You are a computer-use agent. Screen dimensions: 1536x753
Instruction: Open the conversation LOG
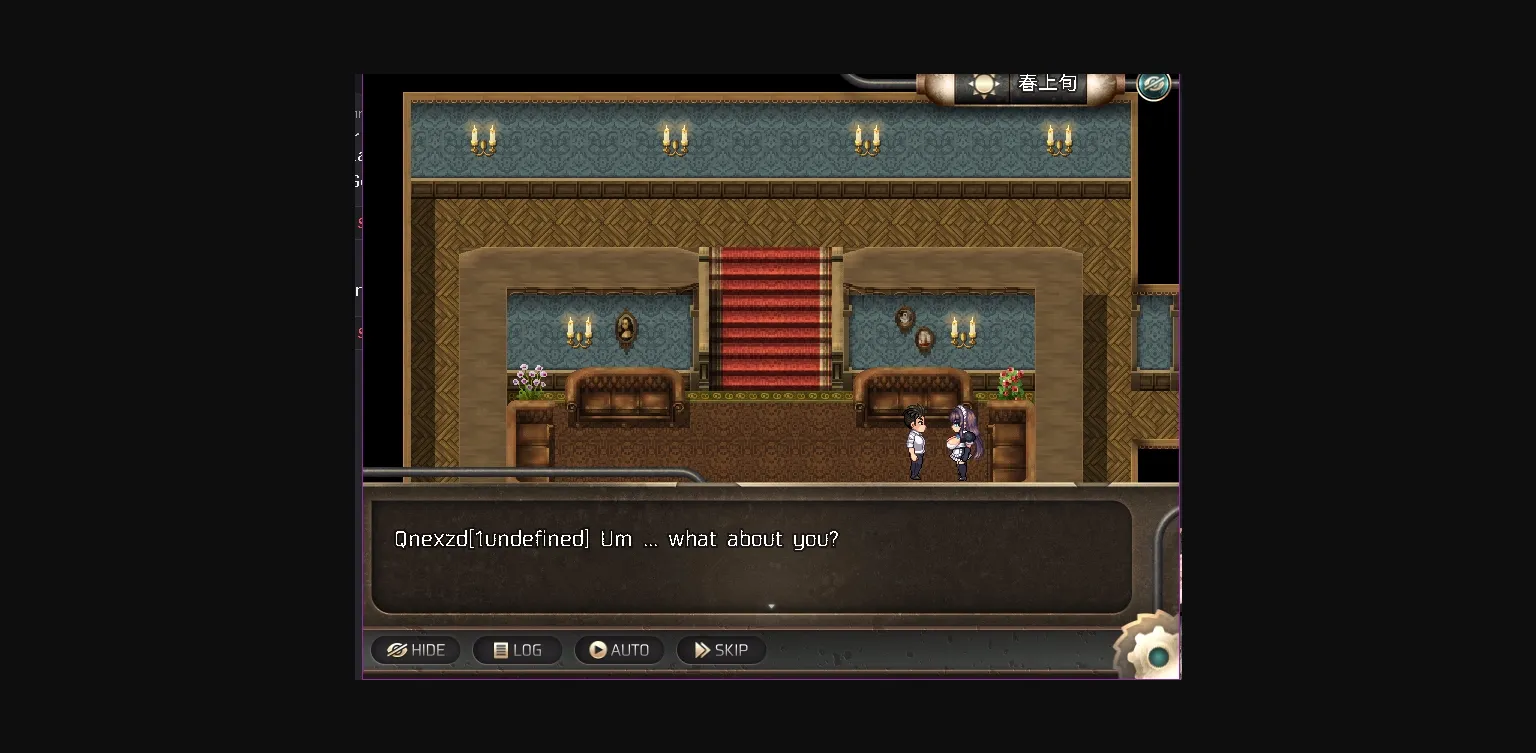517,650
